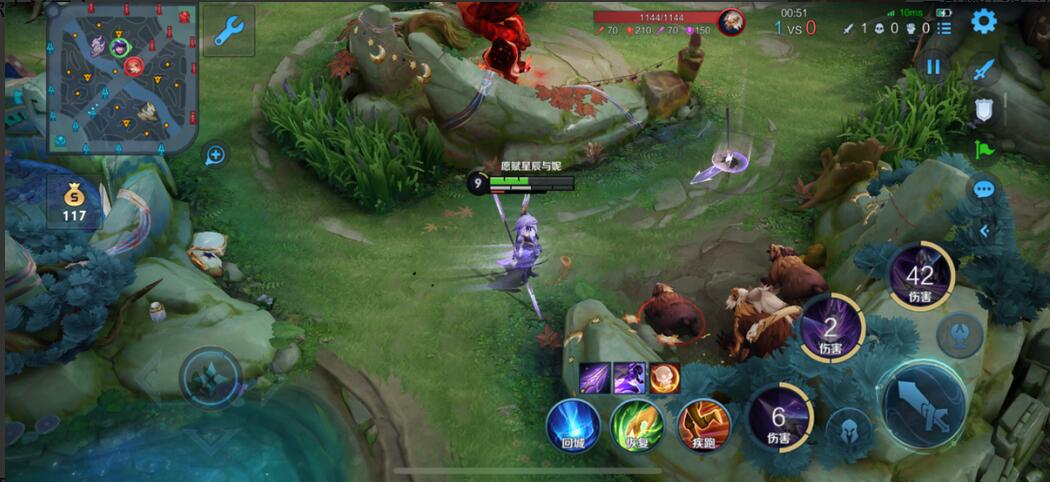Tap the blue wrench tool button

coord(228,30)
